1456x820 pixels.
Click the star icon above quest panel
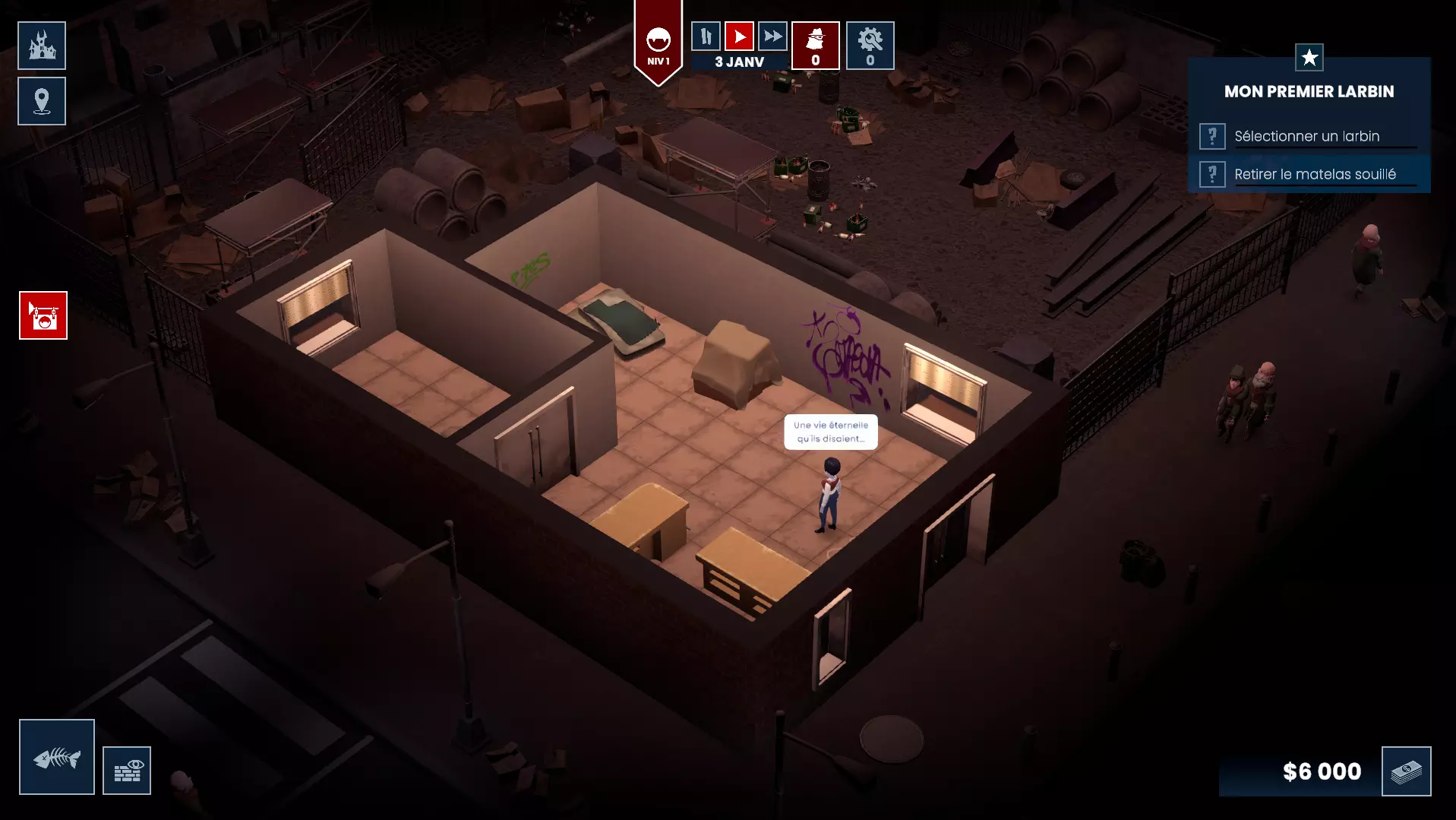pyautogui.click(x=1309, y=57)
